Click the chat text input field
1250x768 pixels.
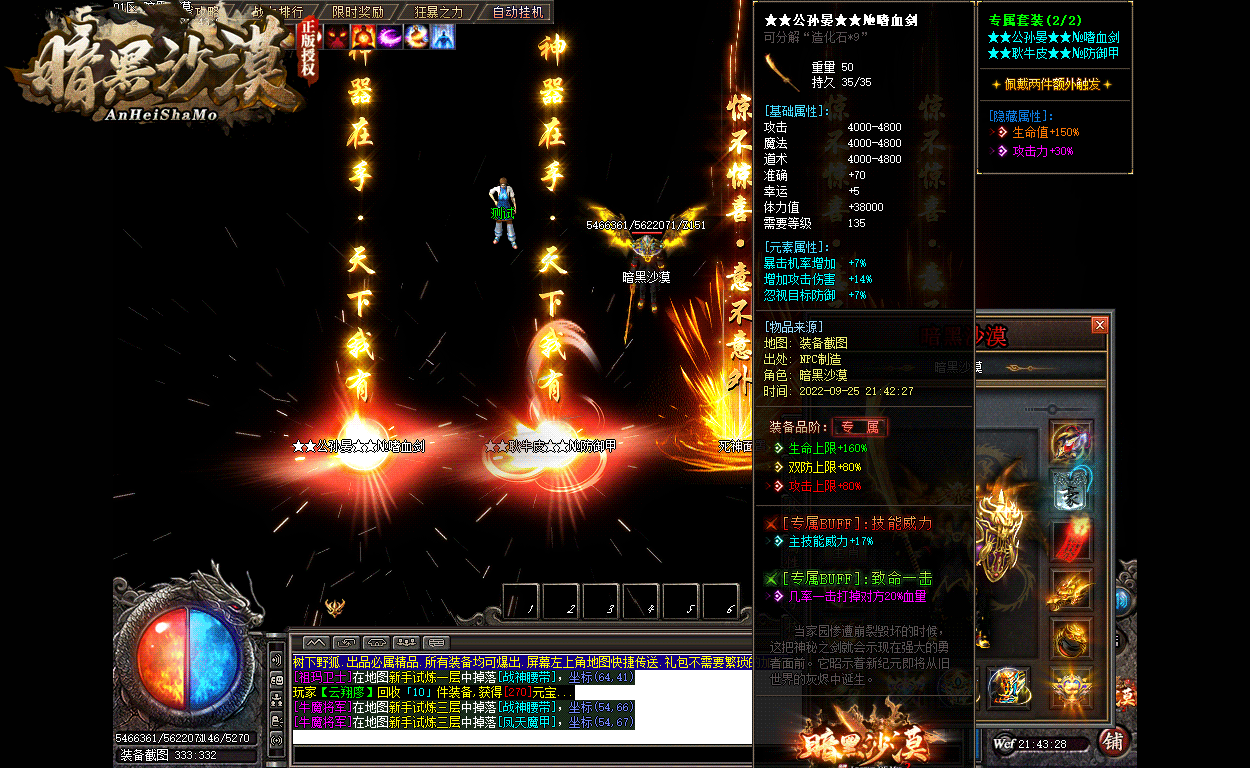point(520,737)
